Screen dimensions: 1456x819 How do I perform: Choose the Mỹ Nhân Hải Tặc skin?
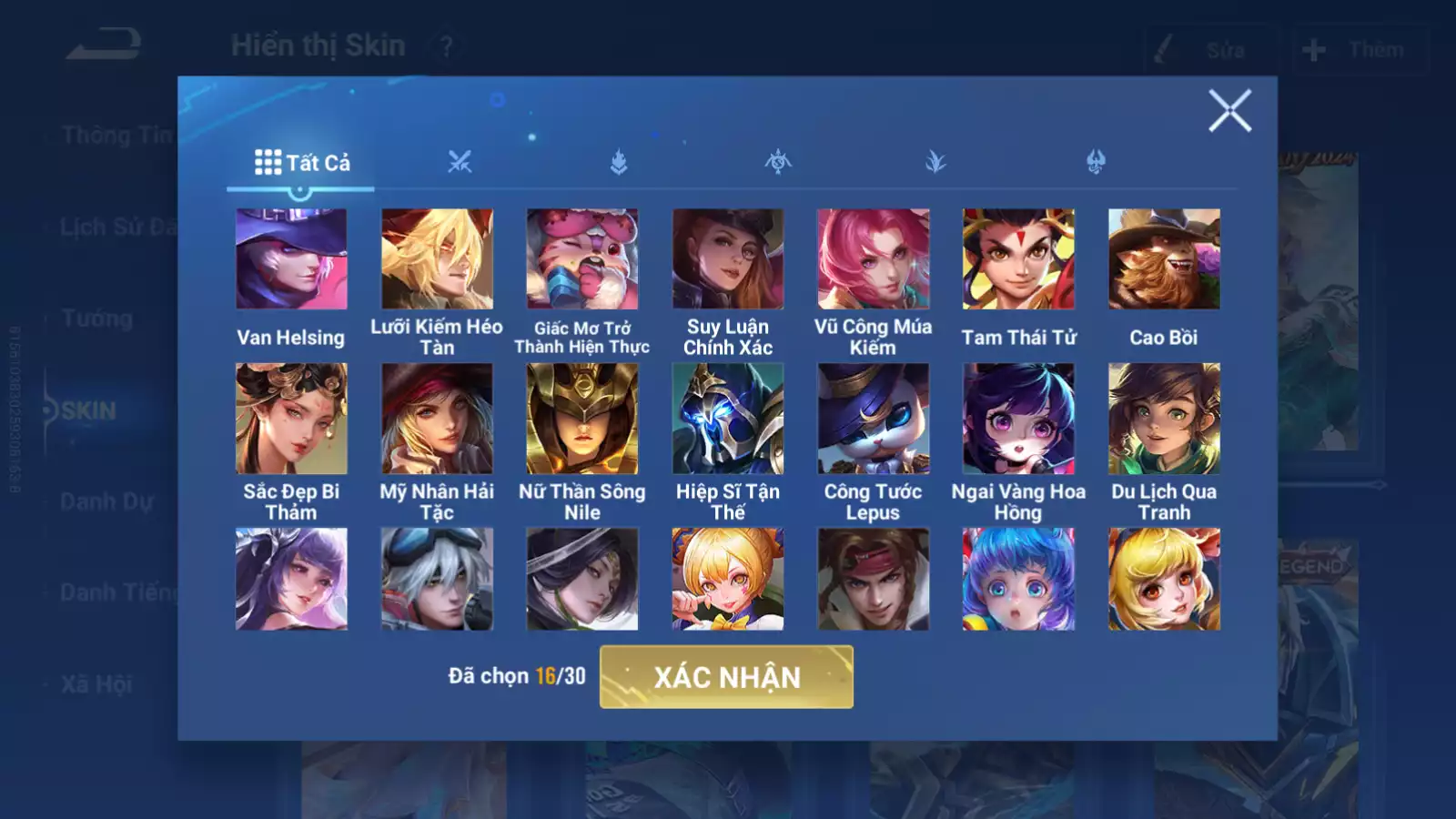click(437, 419)
